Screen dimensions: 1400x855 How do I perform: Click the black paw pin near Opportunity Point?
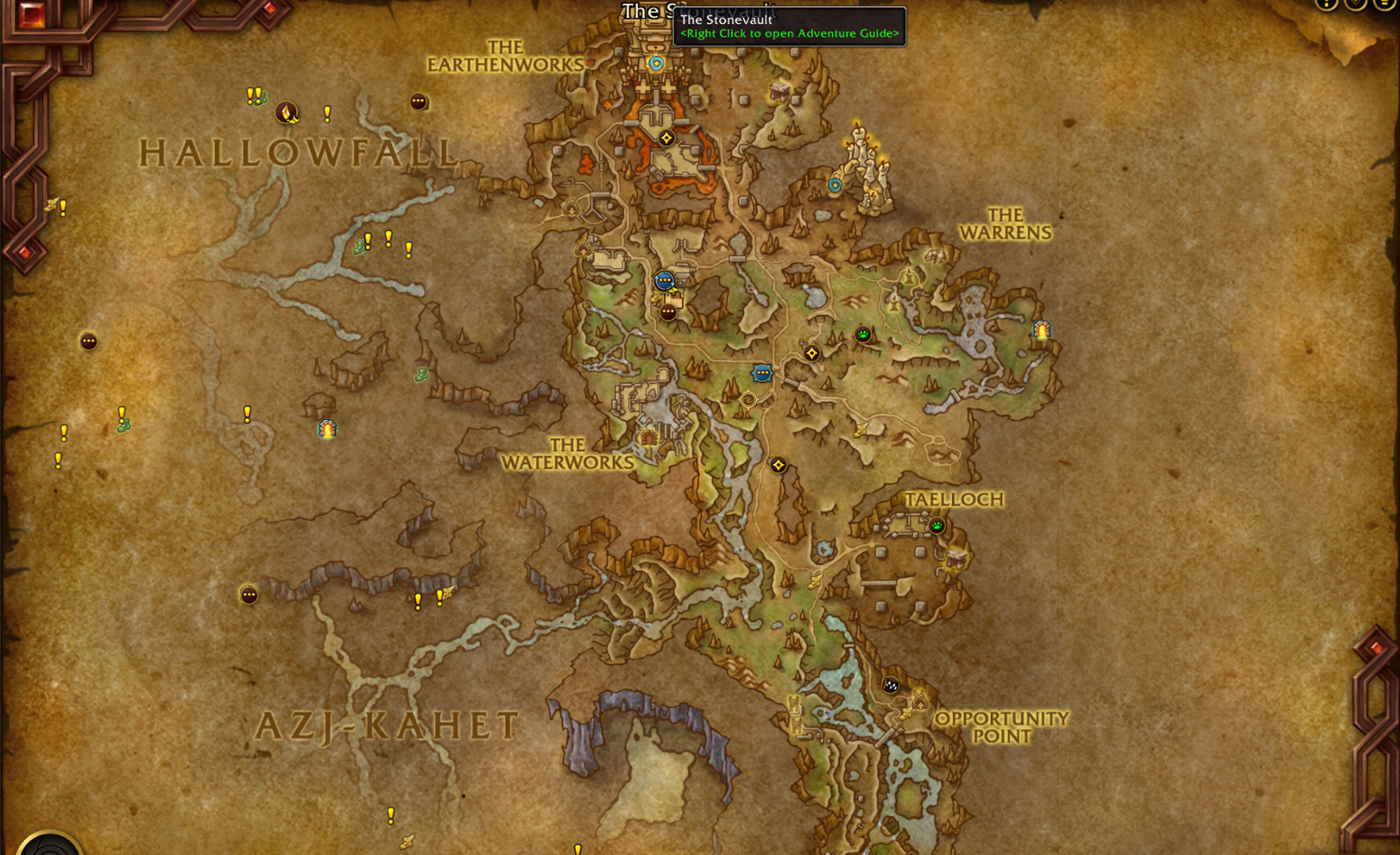891,687
